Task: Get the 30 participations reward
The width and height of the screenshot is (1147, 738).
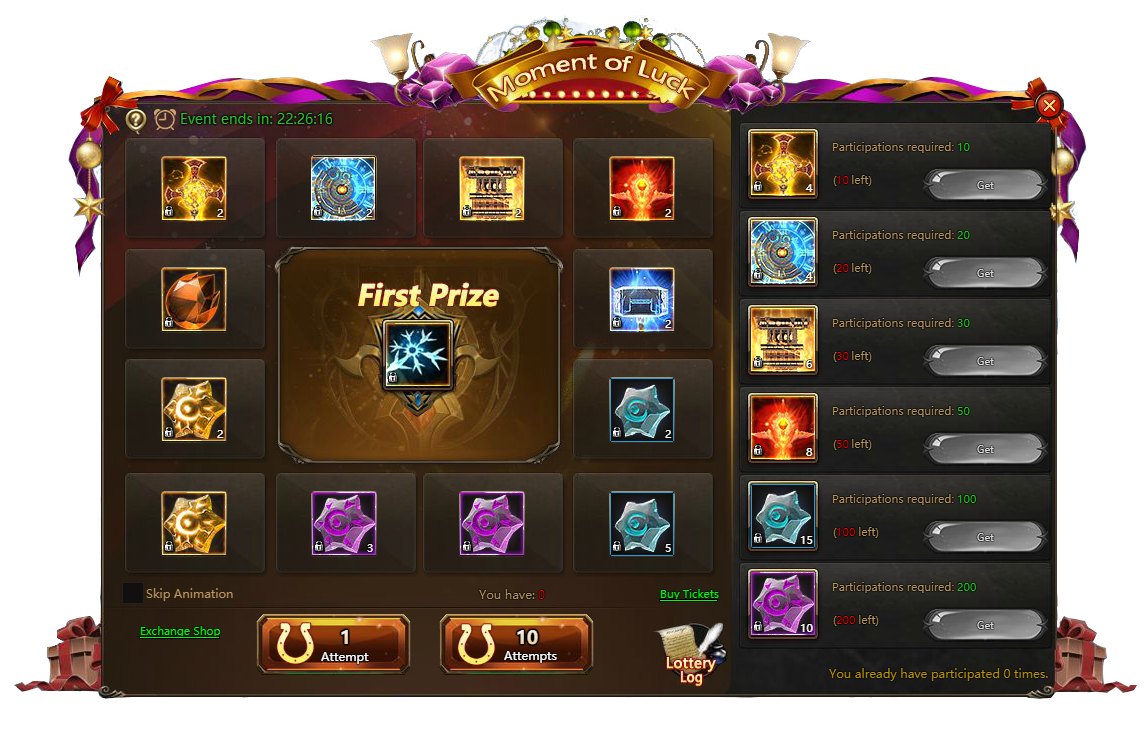Action: tap(984, 361)
